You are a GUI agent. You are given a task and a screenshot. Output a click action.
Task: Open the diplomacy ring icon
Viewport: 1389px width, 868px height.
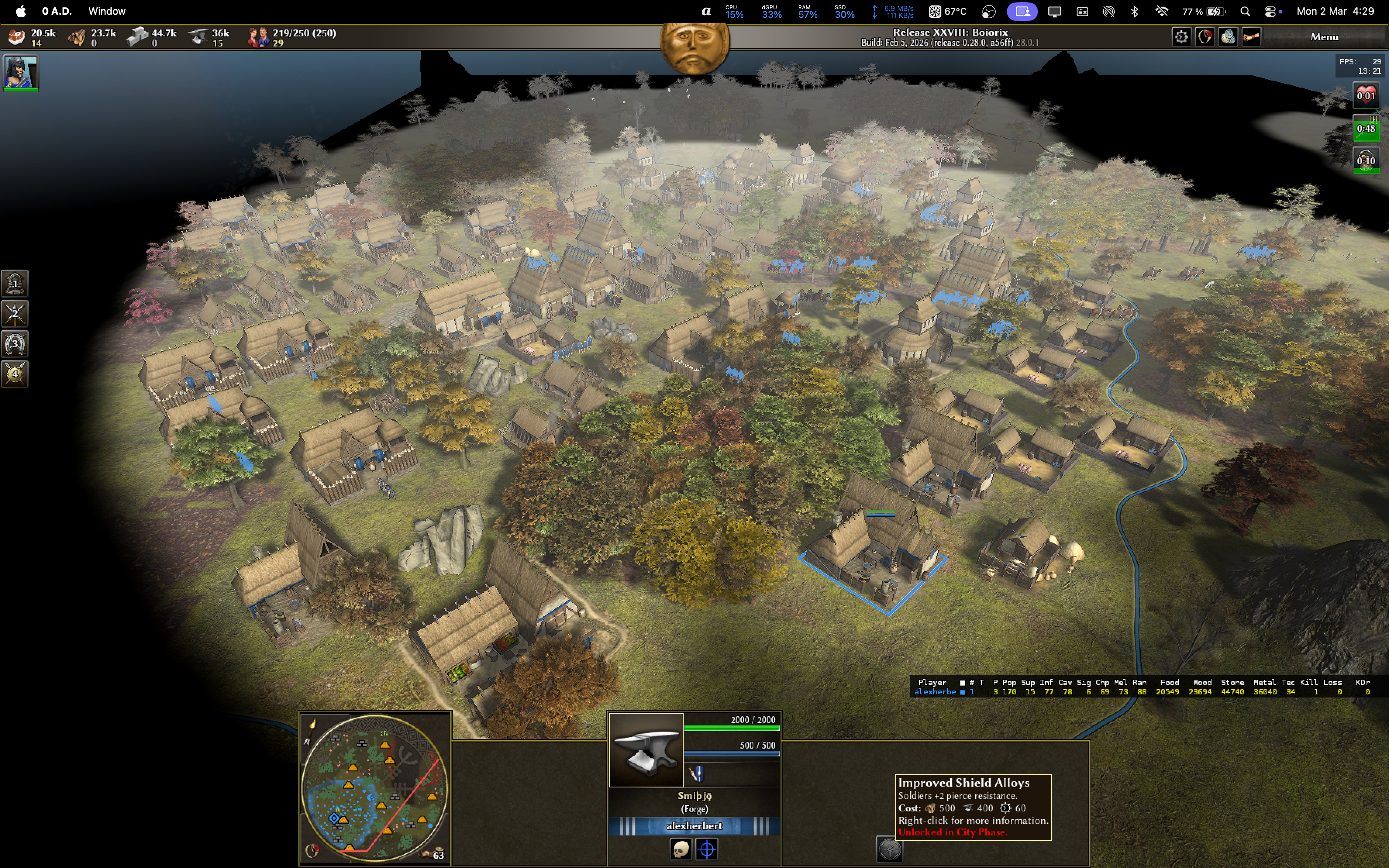pos(1205,37)
